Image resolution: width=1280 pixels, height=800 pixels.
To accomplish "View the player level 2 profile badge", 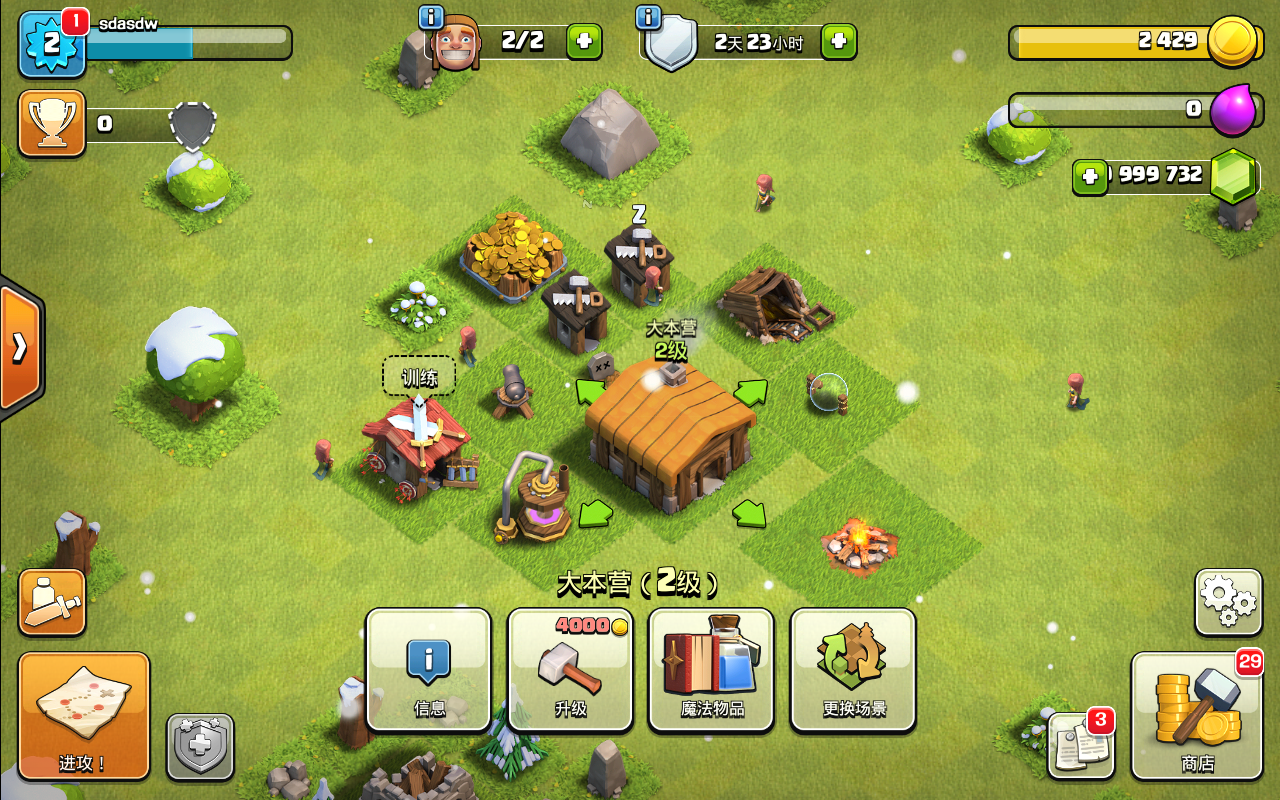I will click(x=51, y=45).
